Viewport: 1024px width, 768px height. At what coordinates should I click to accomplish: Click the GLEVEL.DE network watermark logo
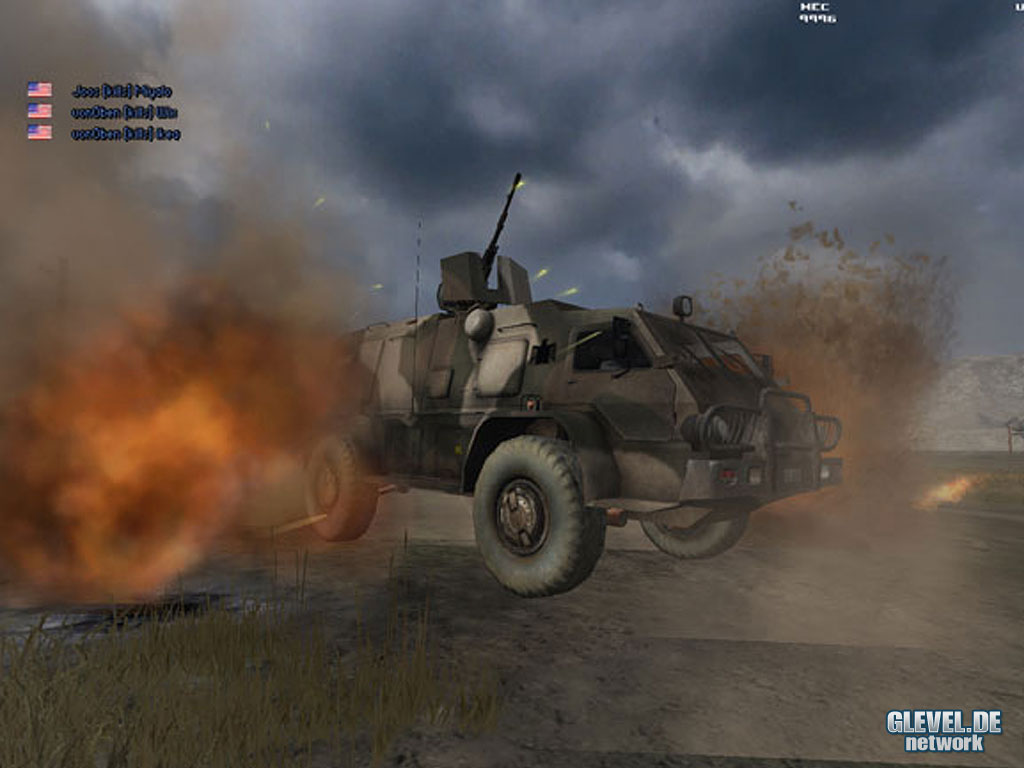943,730
